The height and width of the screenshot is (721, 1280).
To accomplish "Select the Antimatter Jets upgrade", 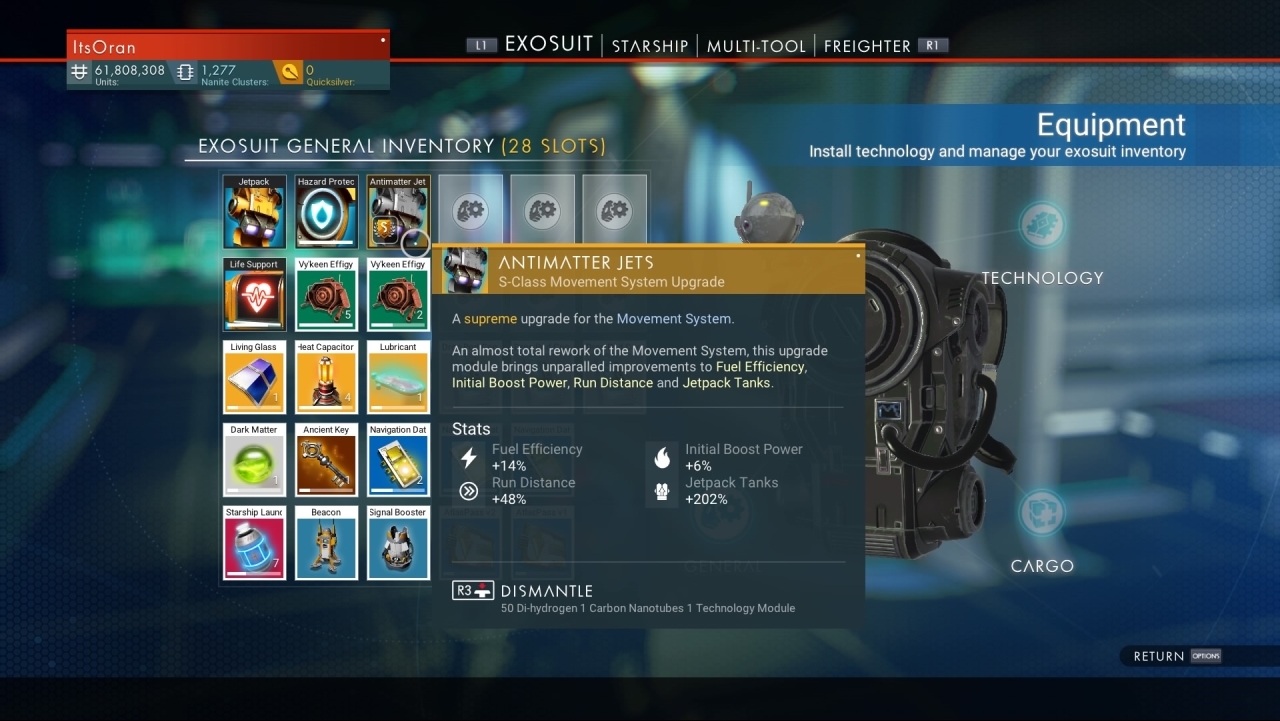I will click(398, 211).
